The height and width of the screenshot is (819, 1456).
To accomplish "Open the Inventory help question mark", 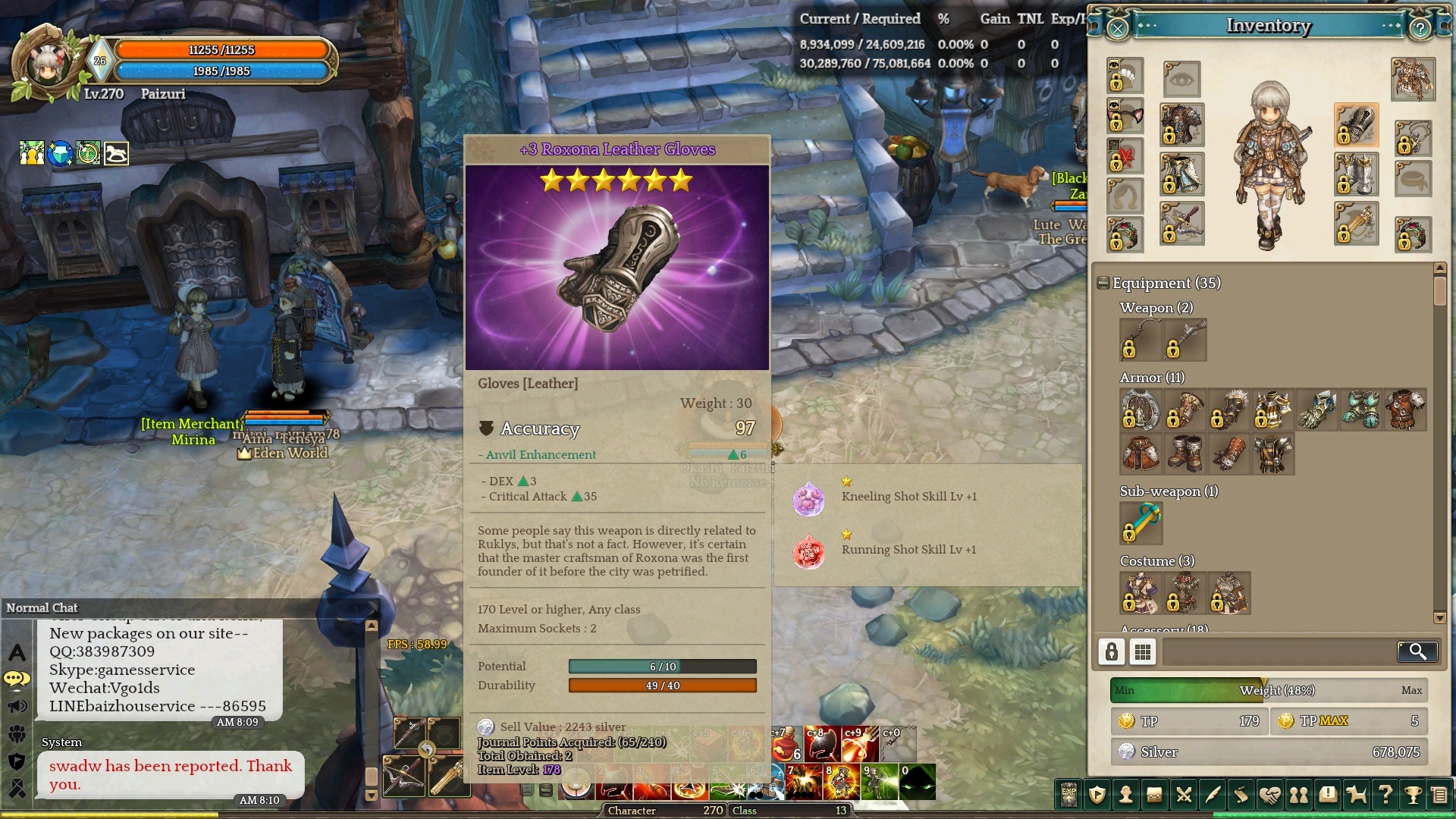I will click(1420, 29).
